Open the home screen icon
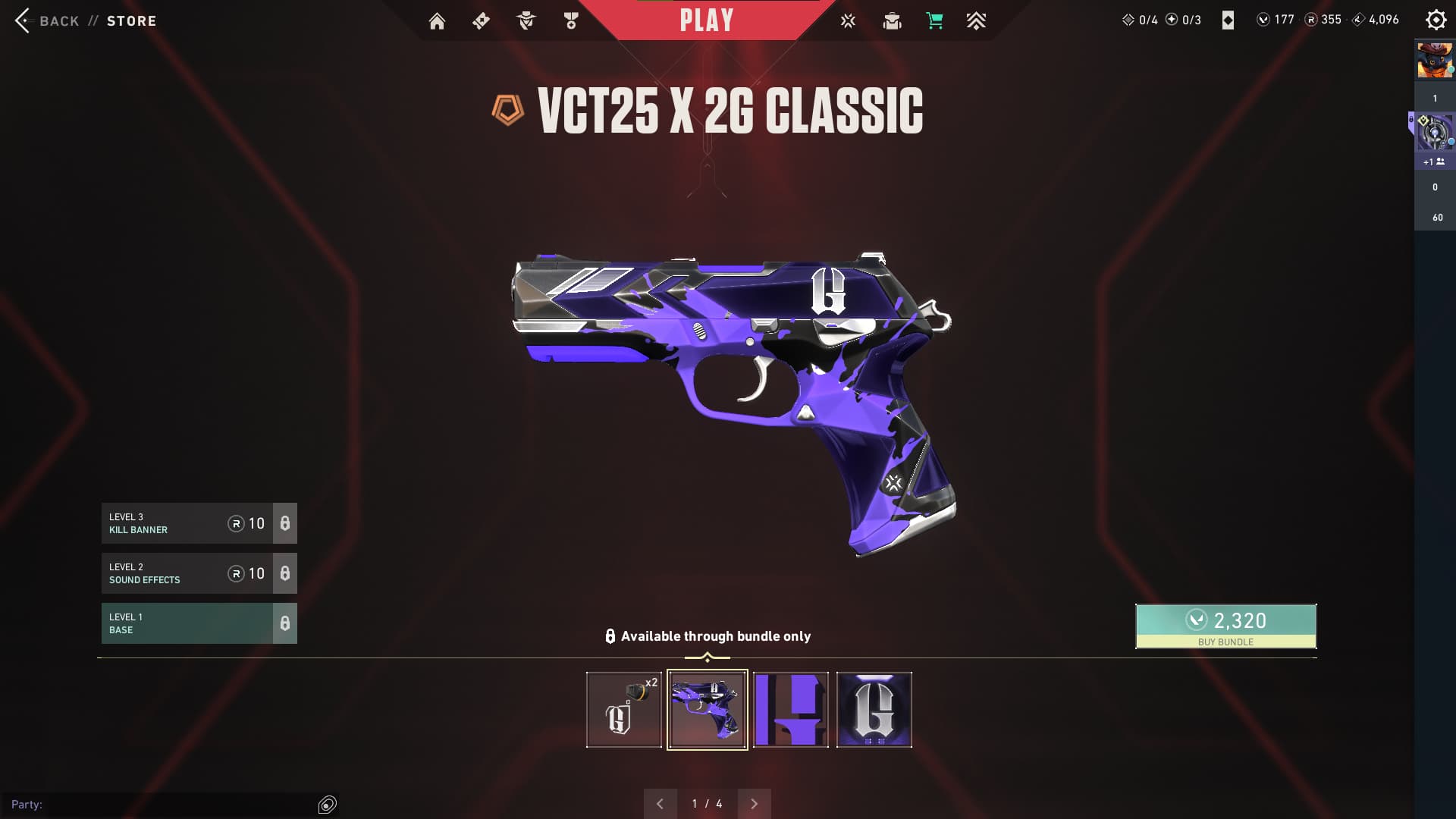The image size is (1456, 819). pyautogui.click(x=437, y=21)
